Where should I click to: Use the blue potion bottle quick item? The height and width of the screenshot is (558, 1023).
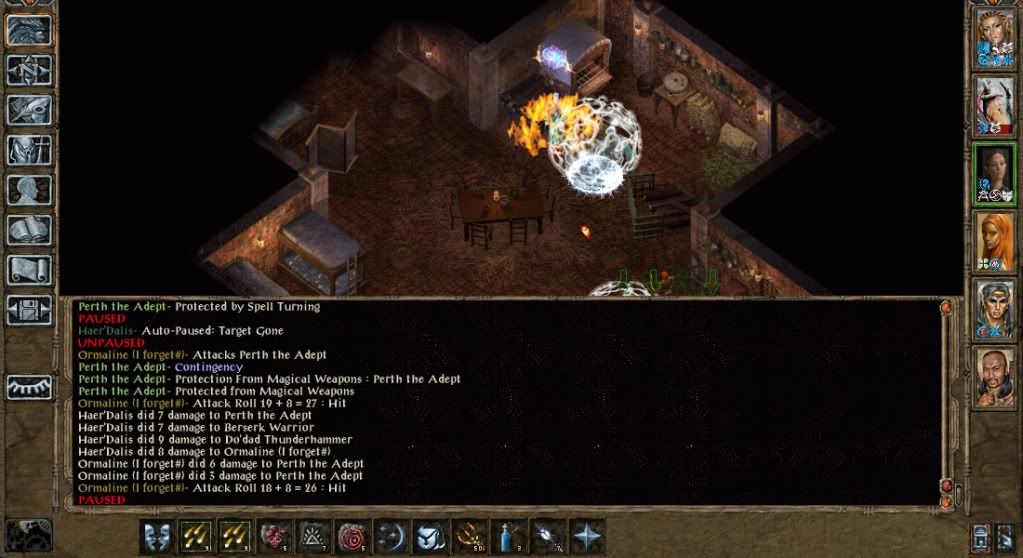point(509,537)
